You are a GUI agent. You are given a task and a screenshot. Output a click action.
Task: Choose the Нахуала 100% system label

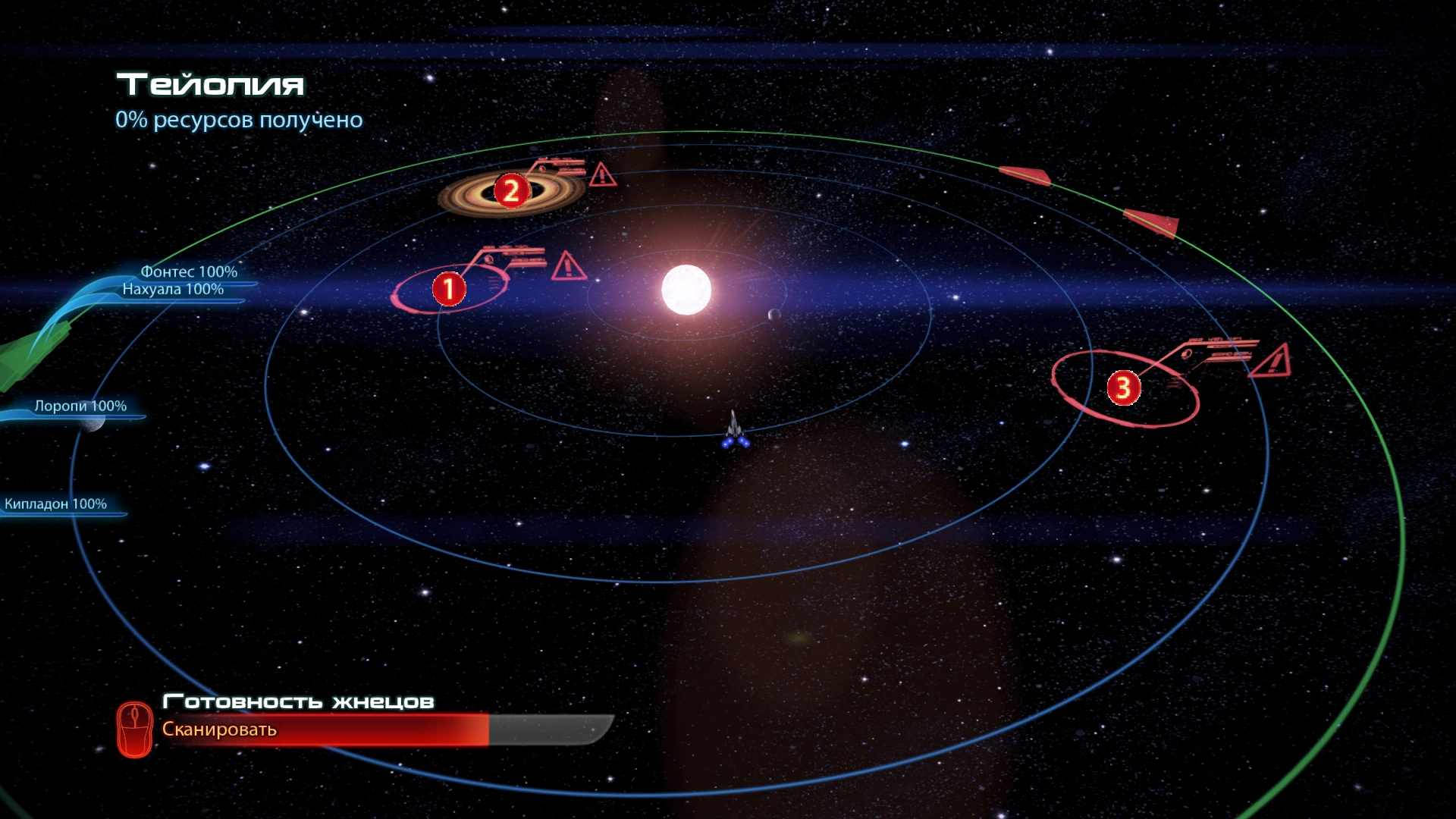173,289
